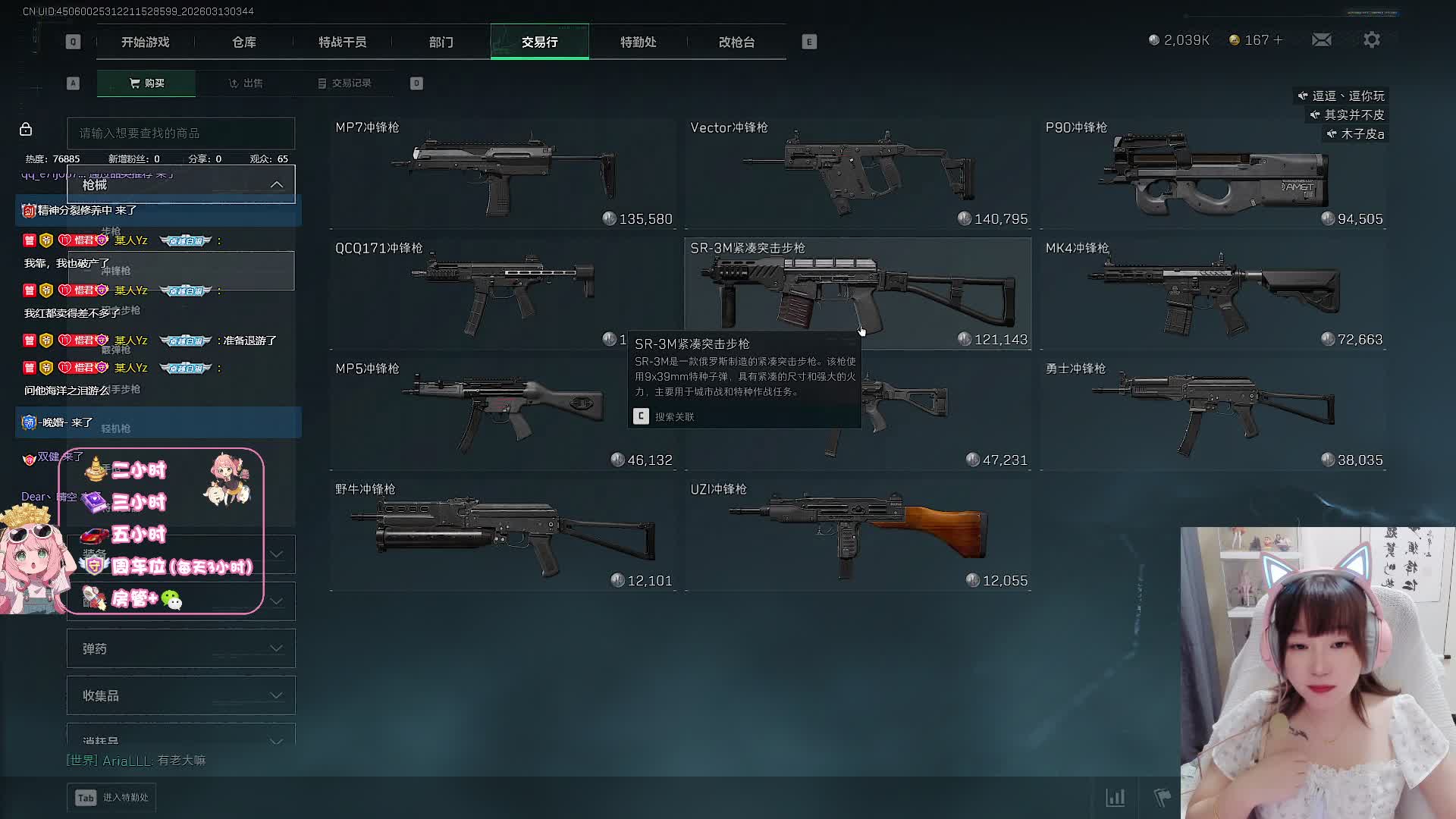The height and width of the screenshot is (819, 1456).
Task: Select the MP7冲锋枪 listing
Action: [x=503, y=173]
